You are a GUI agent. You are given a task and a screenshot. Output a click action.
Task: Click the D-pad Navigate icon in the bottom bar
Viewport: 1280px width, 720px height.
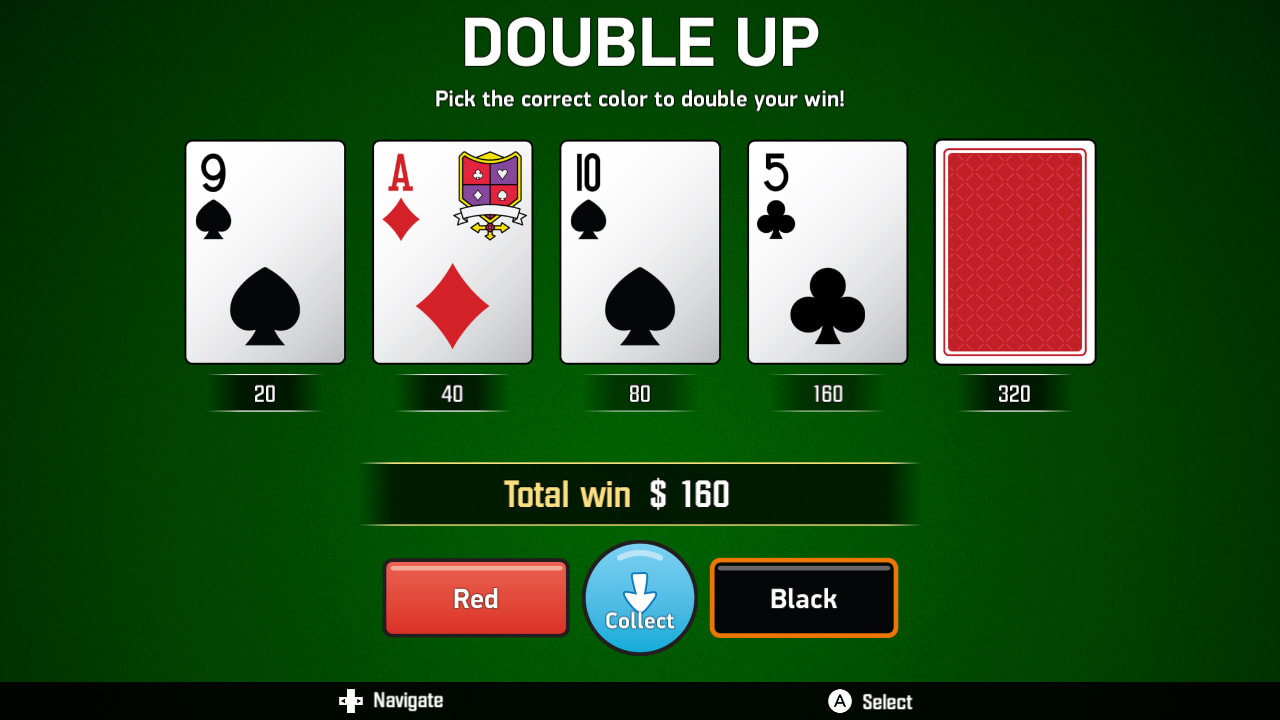pos(351,700)
